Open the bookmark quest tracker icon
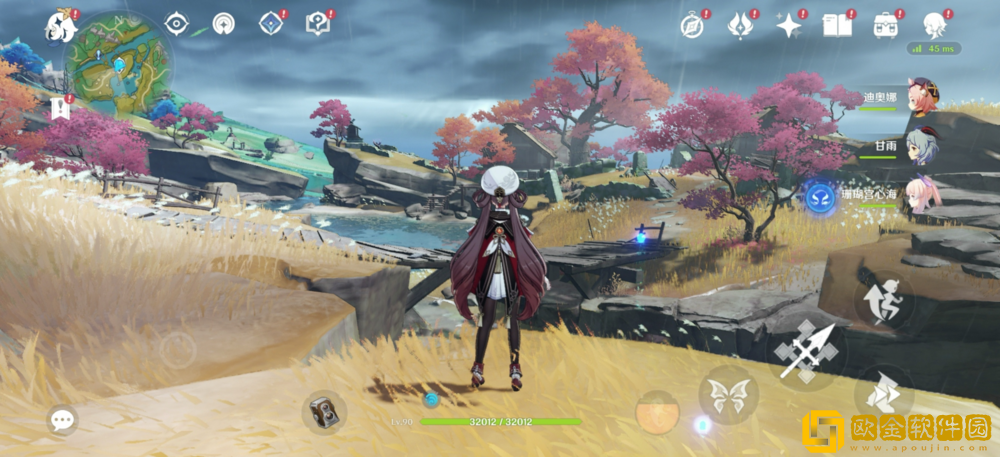Image resolution: width=1000 pixels, height=457 pixels. point(60,108)
